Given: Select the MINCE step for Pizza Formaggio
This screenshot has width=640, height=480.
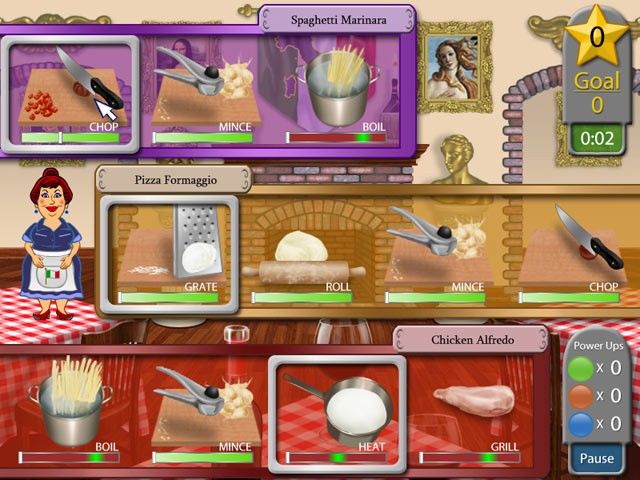Looking at the screenshot, I should tap(438, 250).
